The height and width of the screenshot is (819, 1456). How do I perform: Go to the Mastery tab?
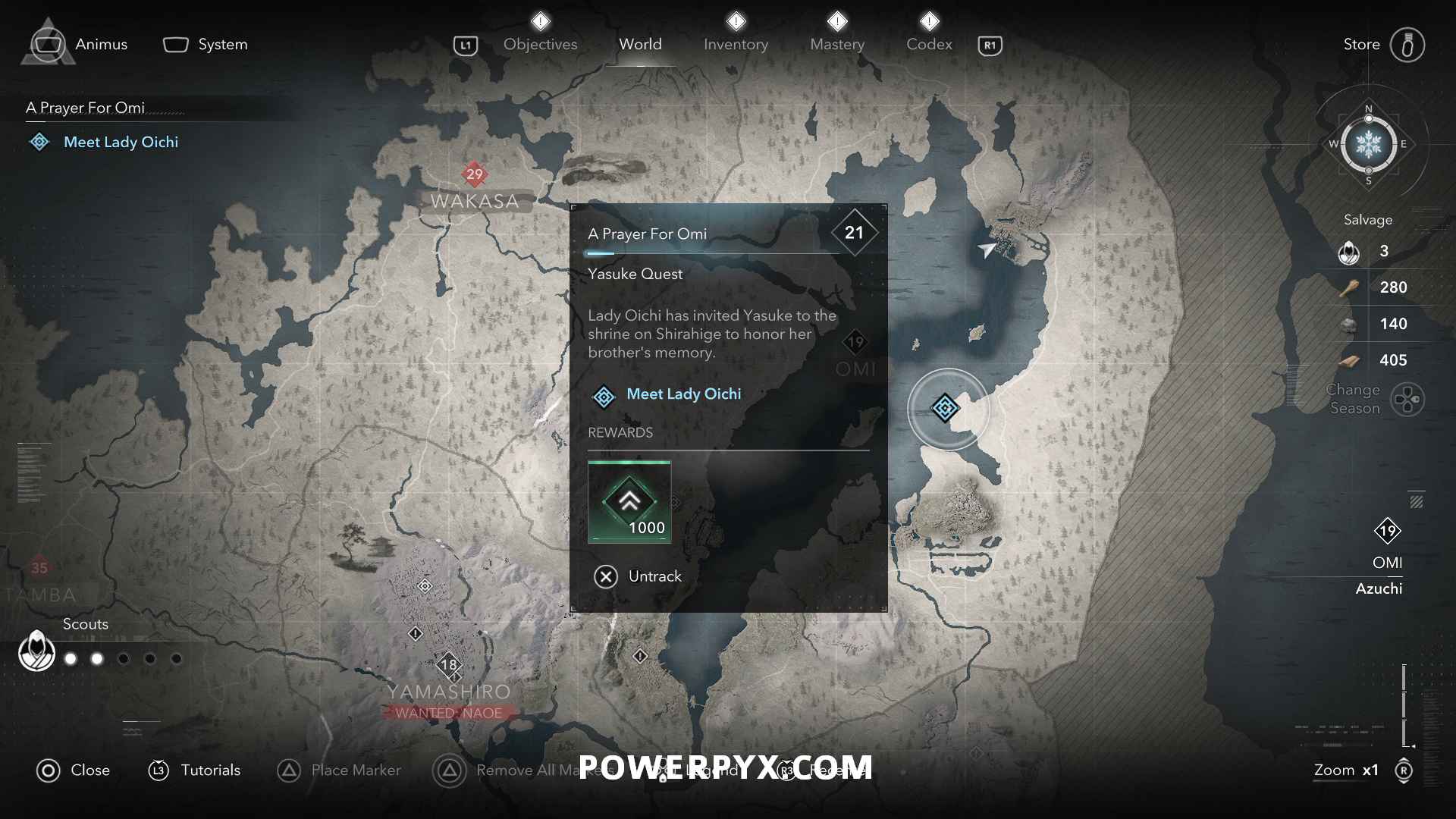837,44
